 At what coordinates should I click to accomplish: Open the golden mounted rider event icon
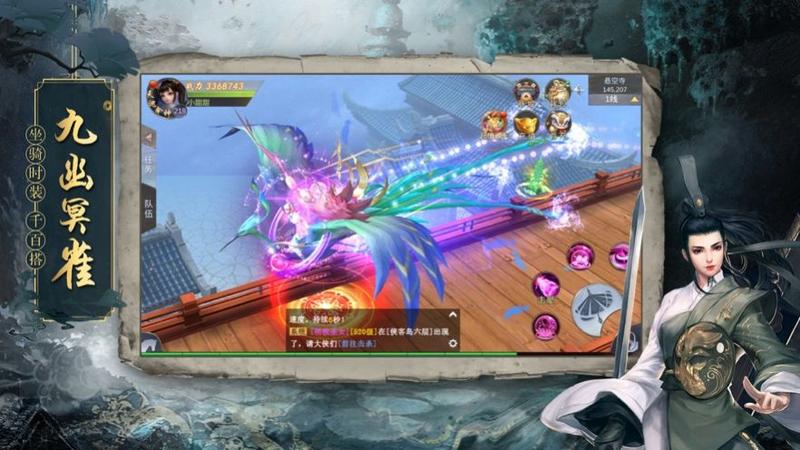coord(559,91)
